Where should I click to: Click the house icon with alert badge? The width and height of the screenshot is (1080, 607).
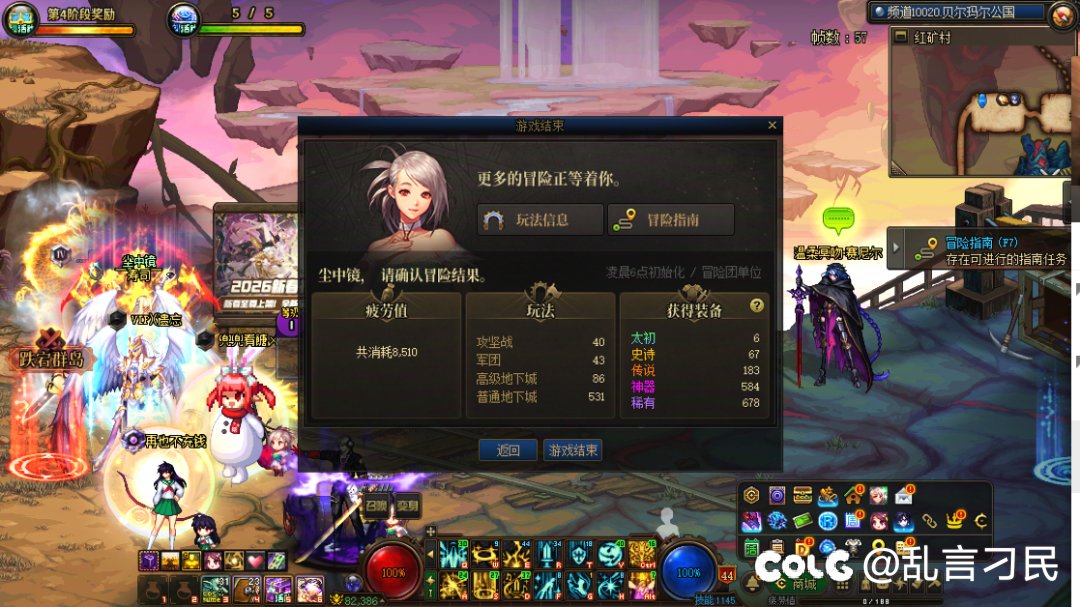click(853, 495)
